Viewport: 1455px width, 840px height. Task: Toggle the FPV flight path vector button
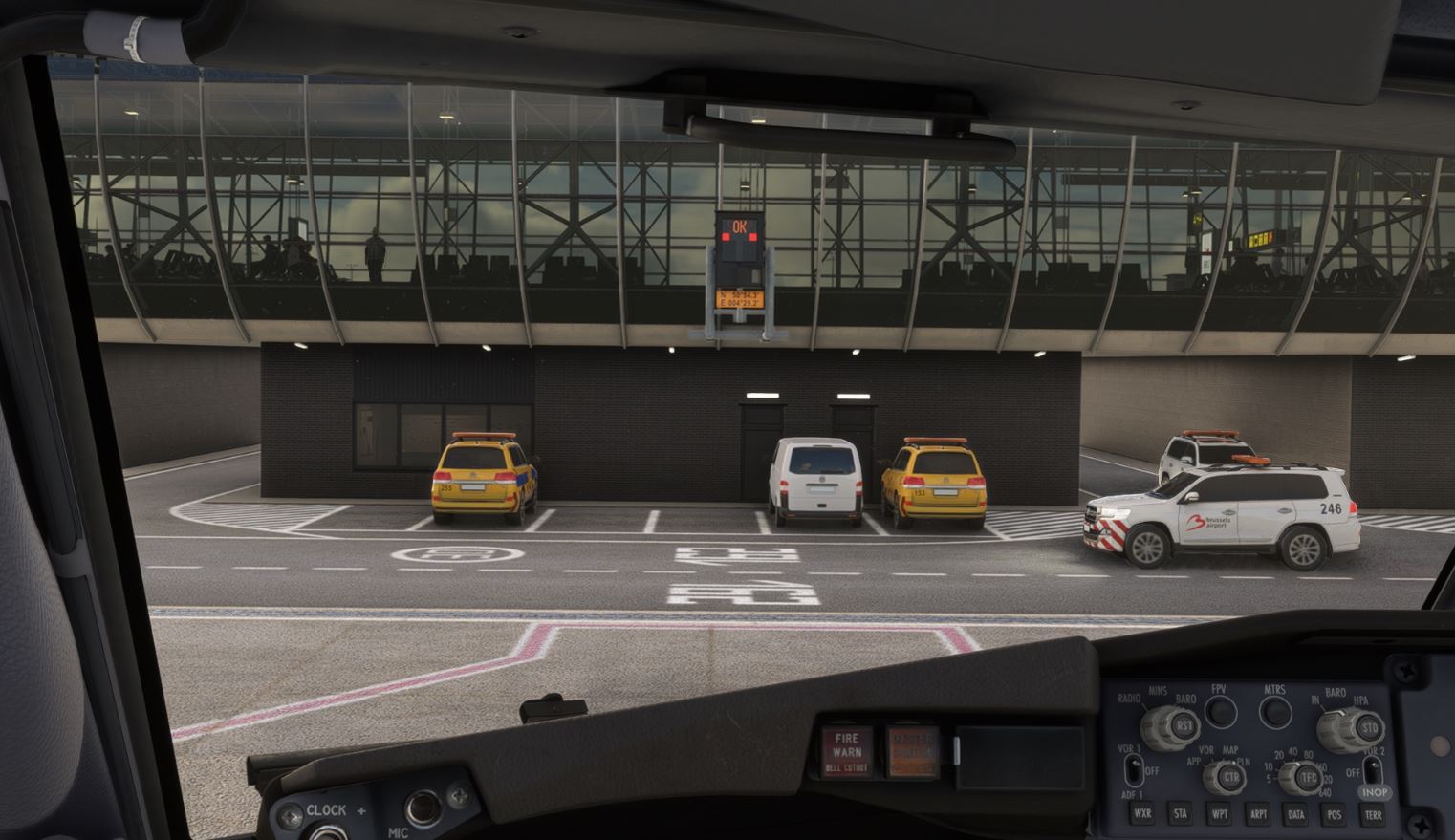coord(1220,712)
